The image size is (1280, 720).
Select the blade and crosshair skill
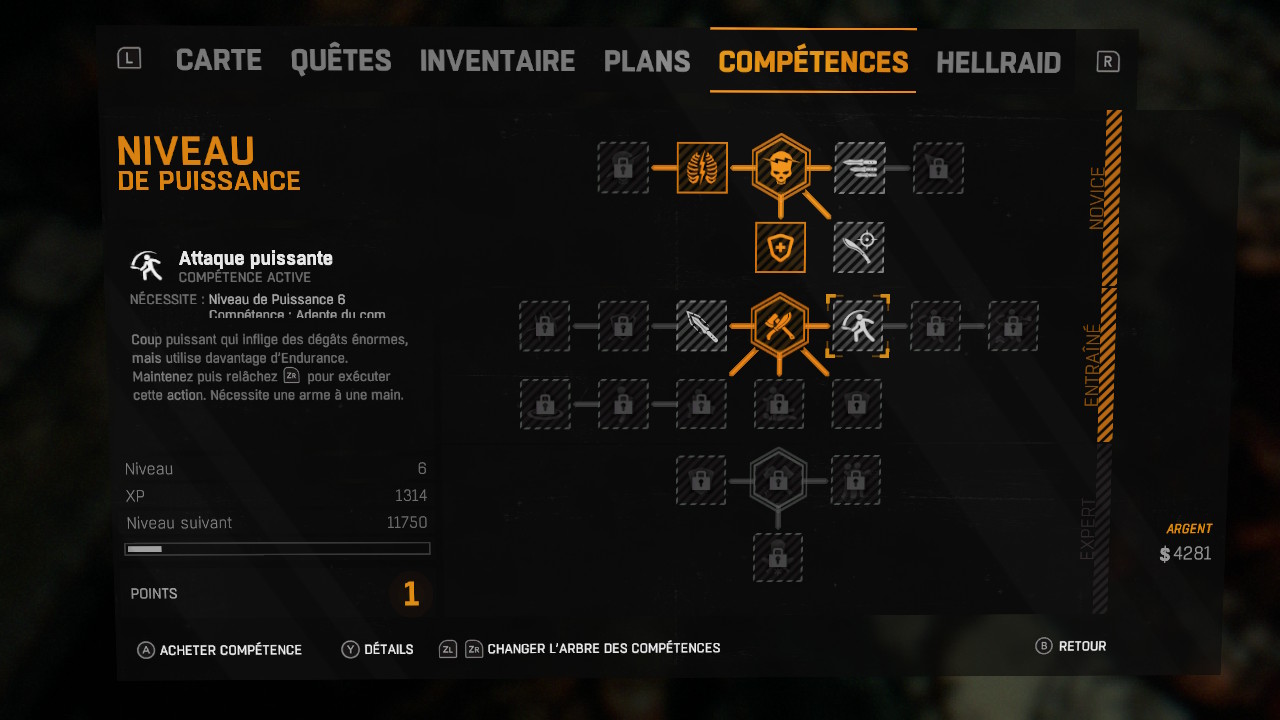click(859, 247)
